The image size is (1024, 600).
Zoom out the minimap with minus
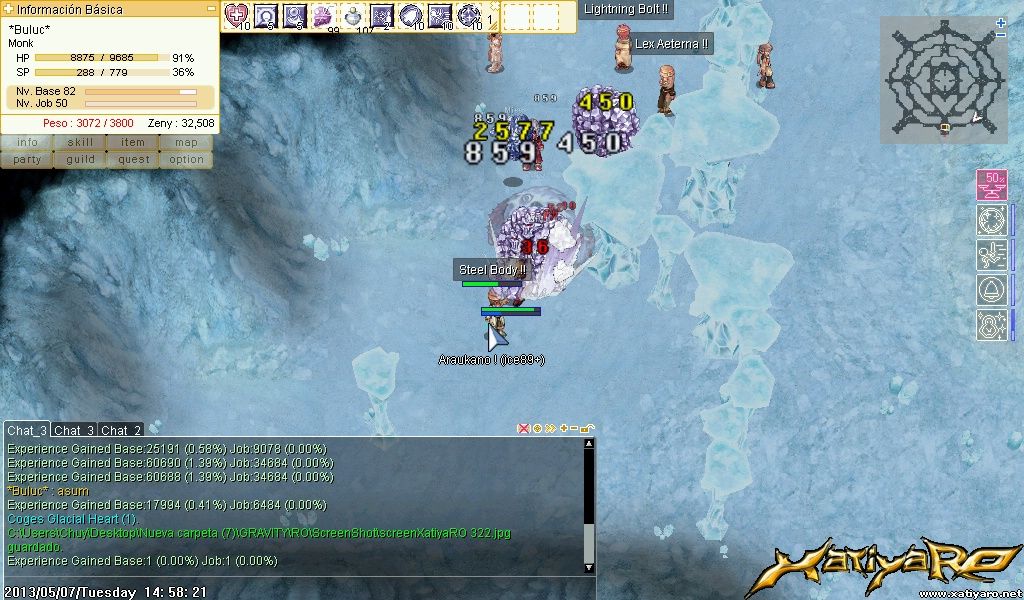pos(1001,36)
